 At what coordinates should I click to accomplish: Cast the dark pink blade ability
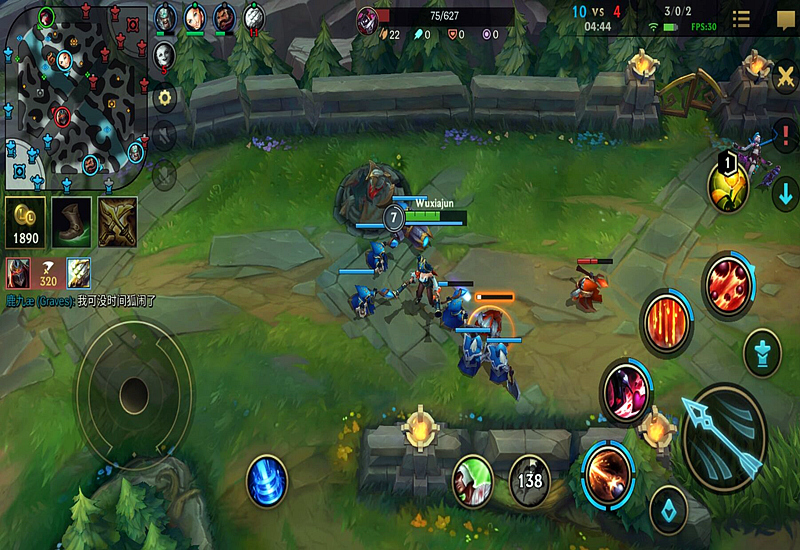[x=626, y=389]
